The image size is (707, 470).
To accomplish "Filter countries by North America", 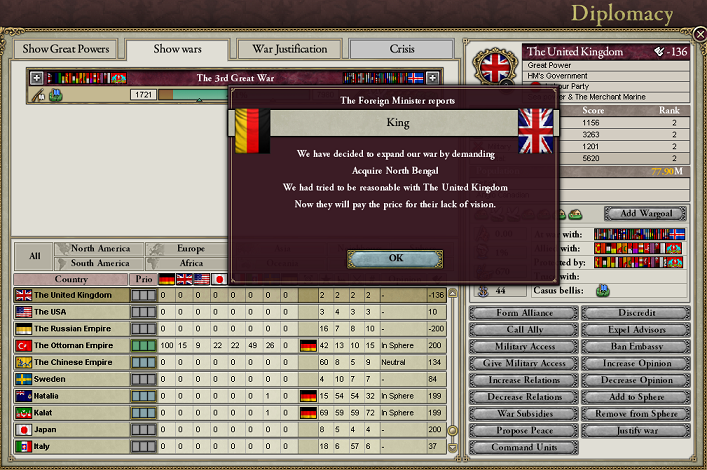I will (x=98, y=248).
